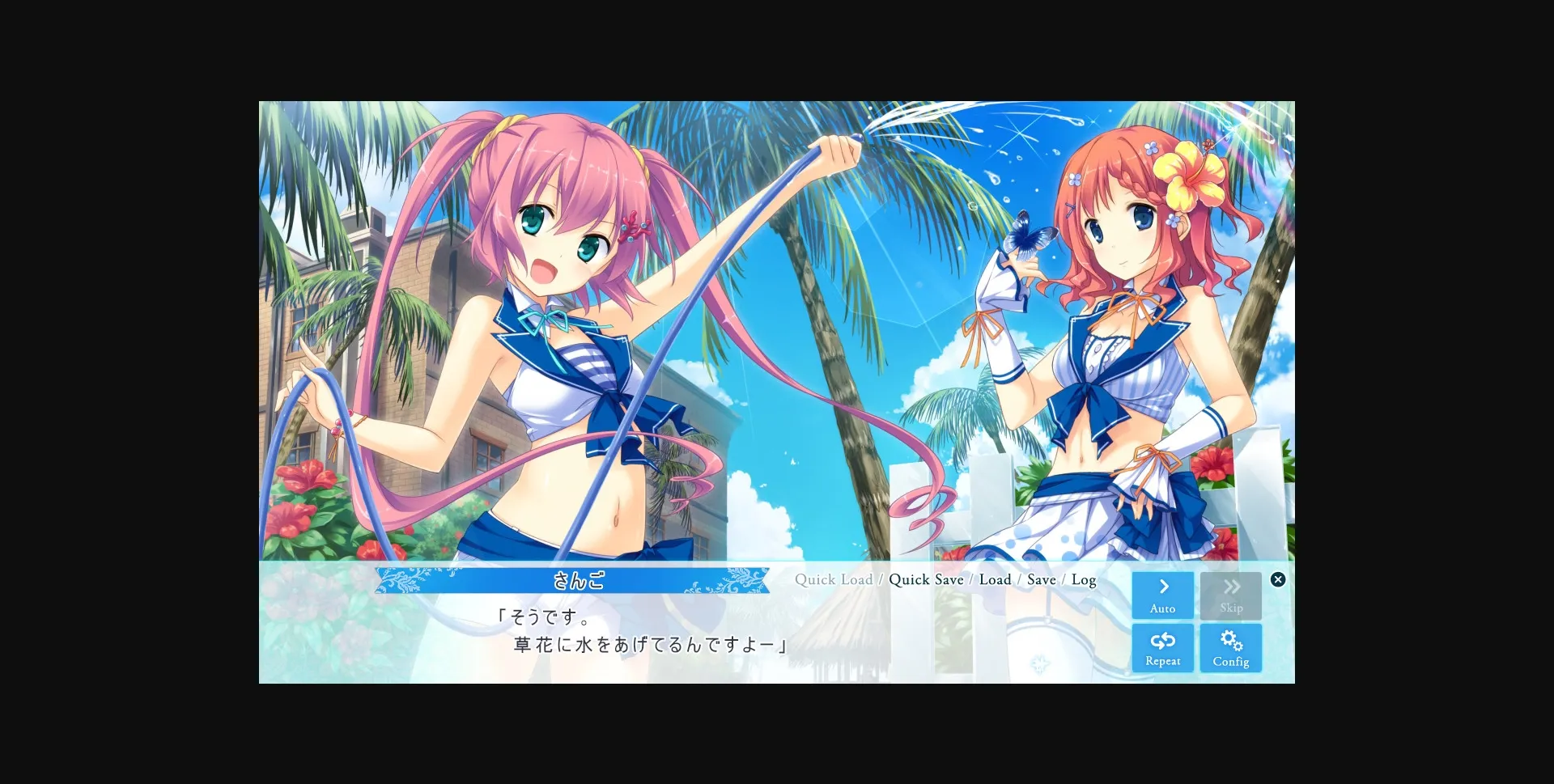The height and width of the screenshot is (784, 1554).
Task: Click the circular close icon top right
Action: coord(1277,578)
